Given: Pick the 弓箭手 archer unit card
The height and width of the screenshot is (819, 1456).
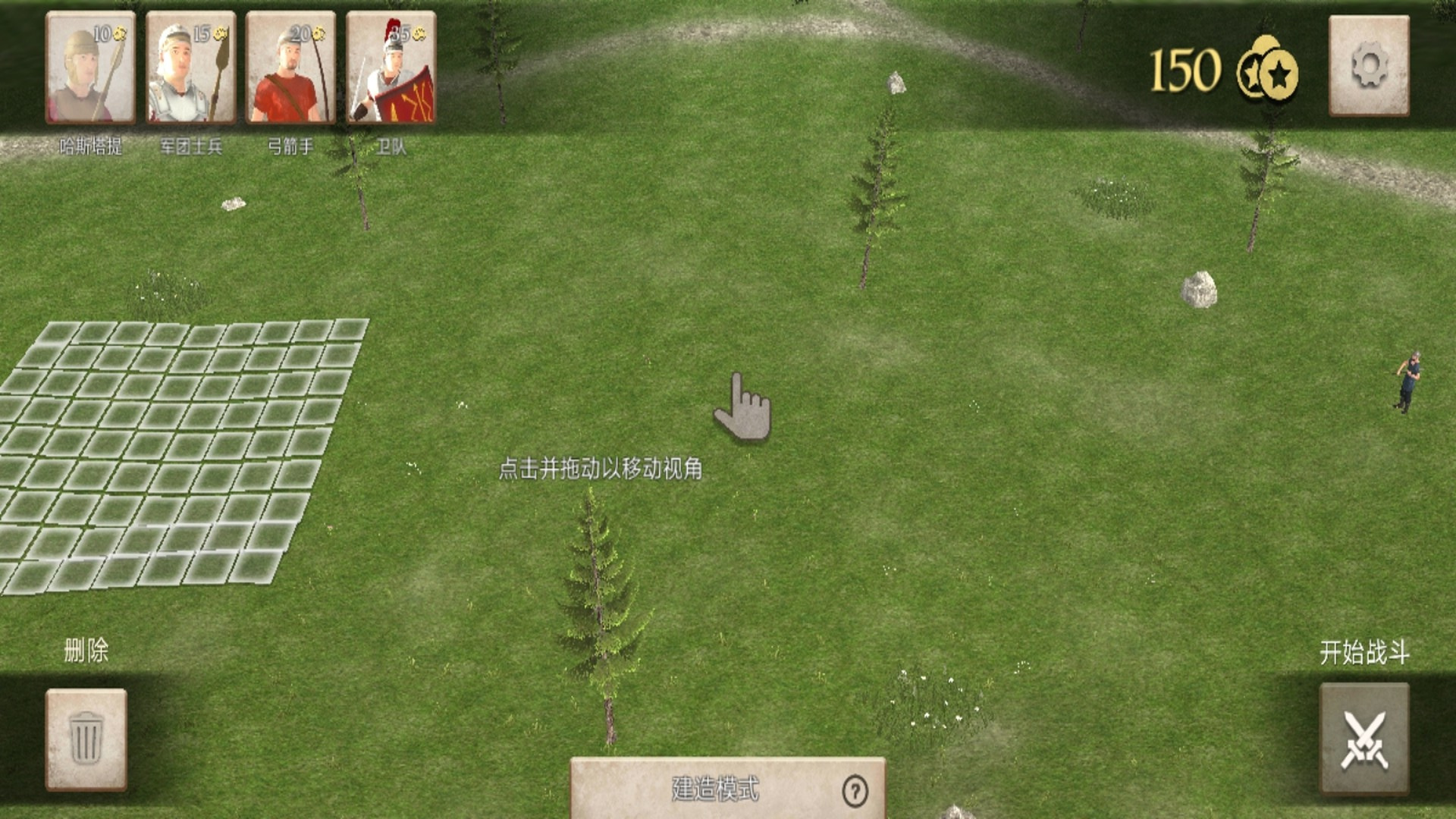Looking at the screenshot, I should [x=290, y=68].
